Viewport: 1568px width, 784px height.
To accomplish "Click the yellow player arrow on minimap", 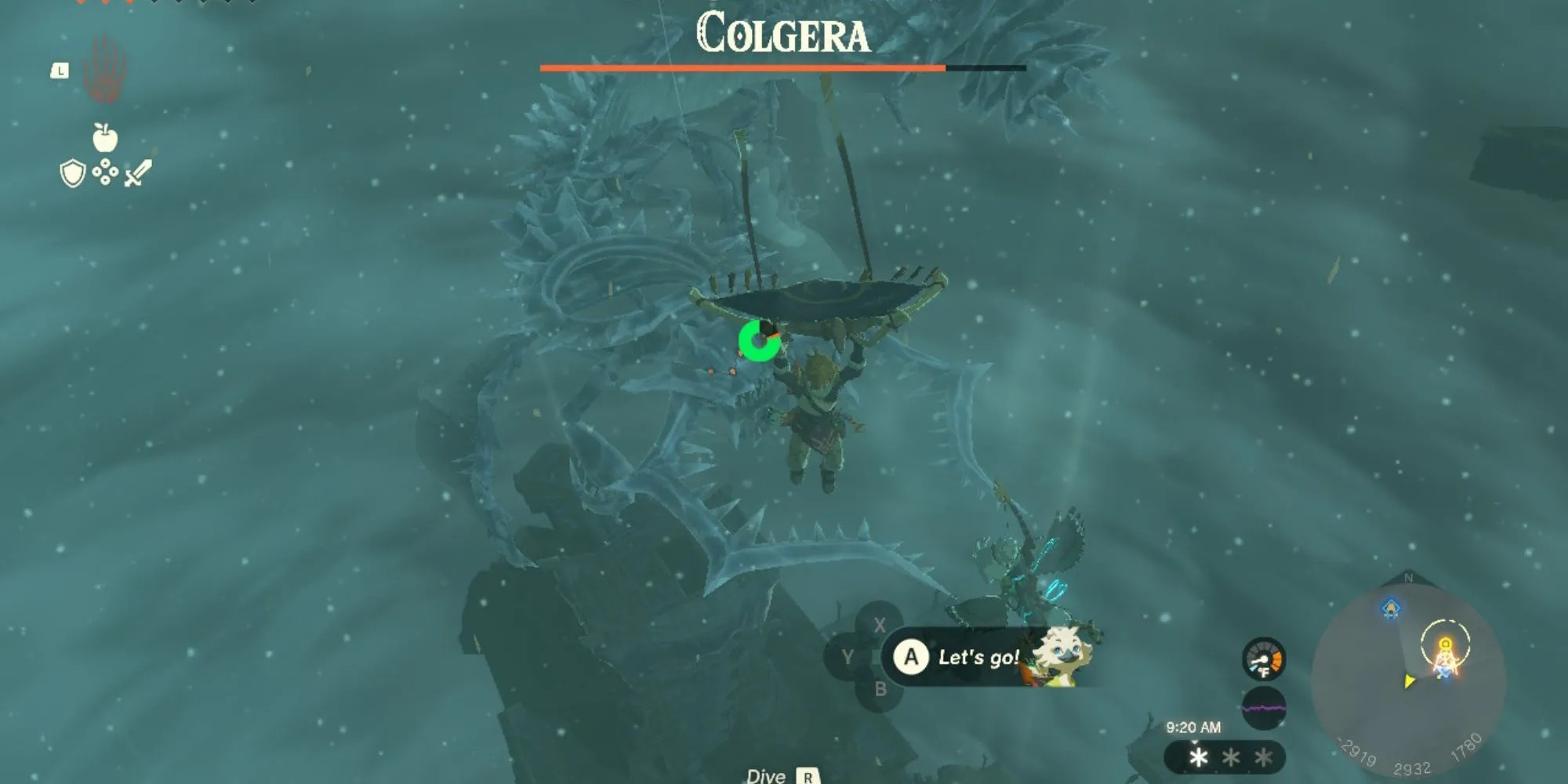I will tap(1409, 681).
